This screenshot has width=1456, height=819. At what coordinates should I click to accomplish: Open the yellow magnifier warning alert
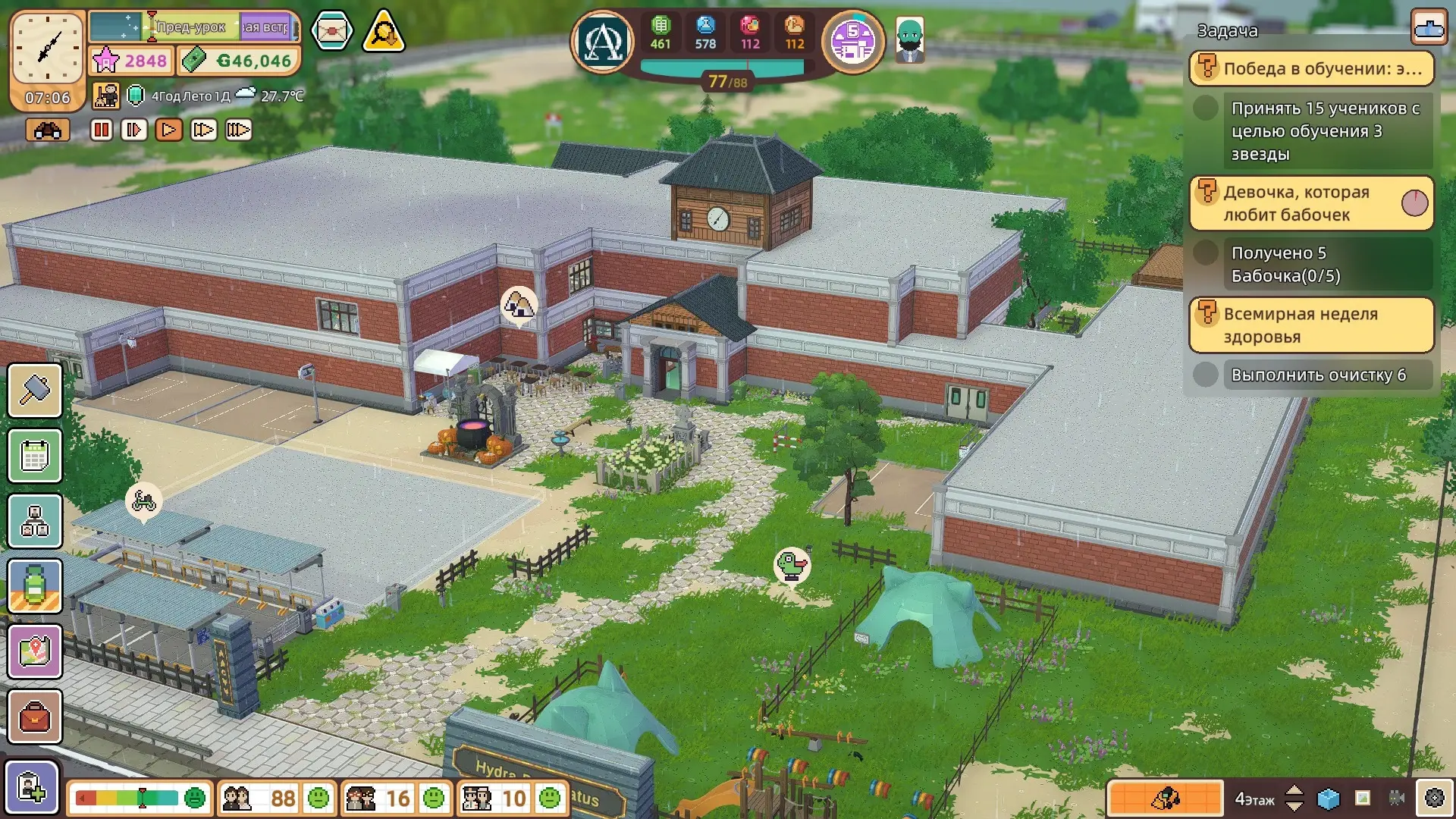384,32
